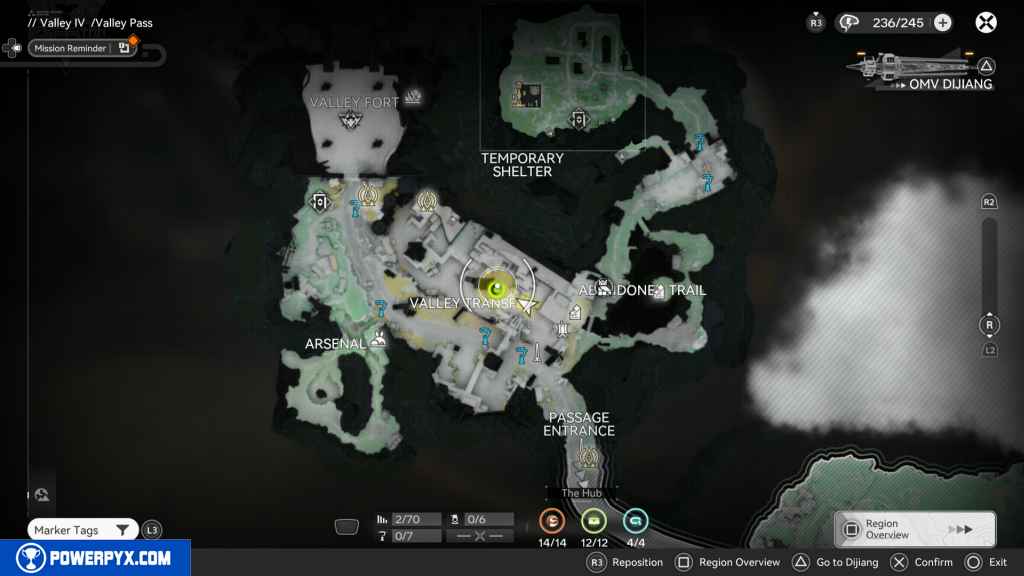The image size is (1024, 576).
Task: Choose the Passage Entrance teleport marker
Action: point(589,458)
